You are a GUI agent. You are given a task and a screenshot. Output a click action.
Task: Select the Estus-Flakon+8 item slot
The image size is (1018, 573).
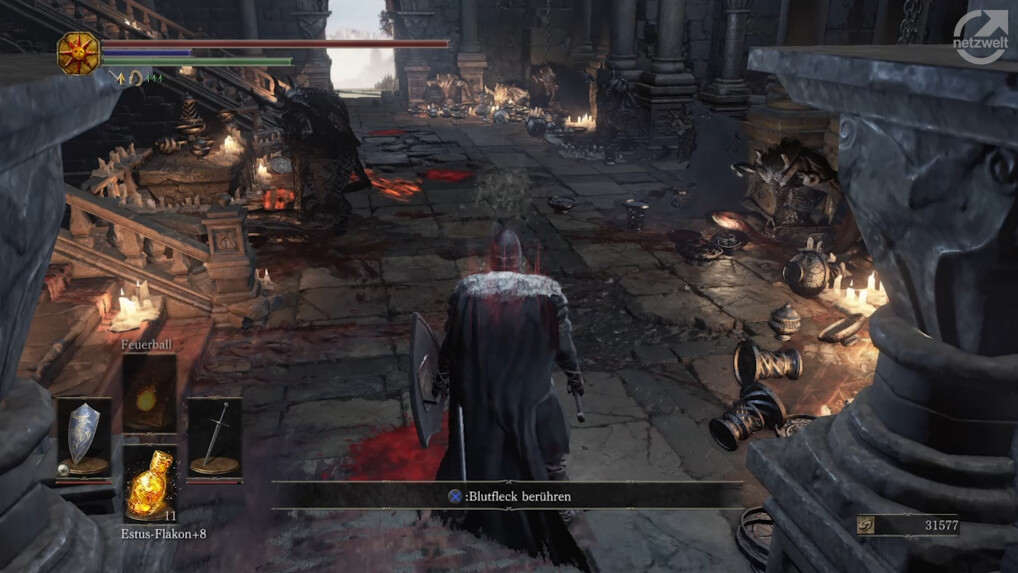(x=150, y=484)
